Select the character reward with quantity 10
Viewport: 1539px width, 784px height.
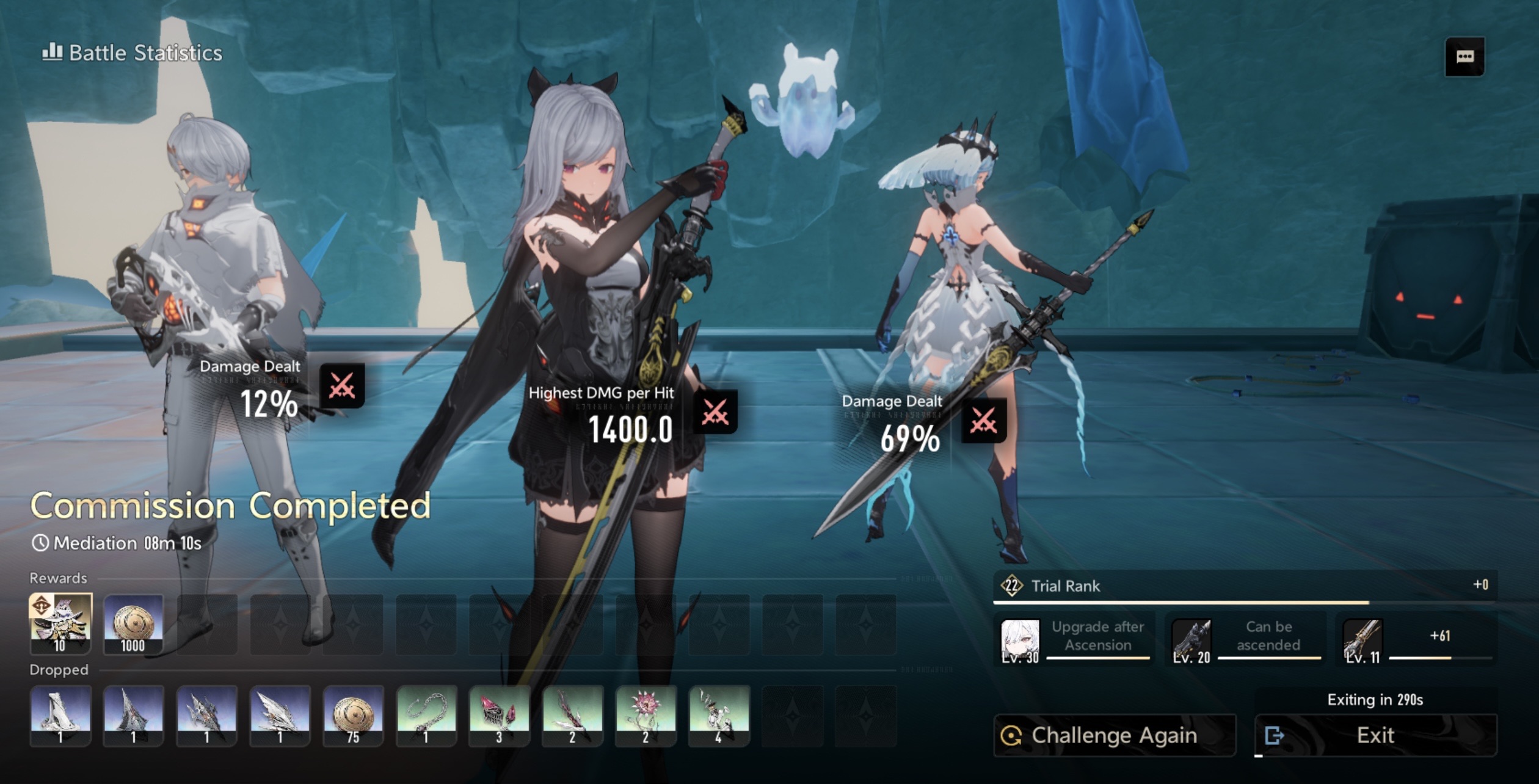[60, 623]
